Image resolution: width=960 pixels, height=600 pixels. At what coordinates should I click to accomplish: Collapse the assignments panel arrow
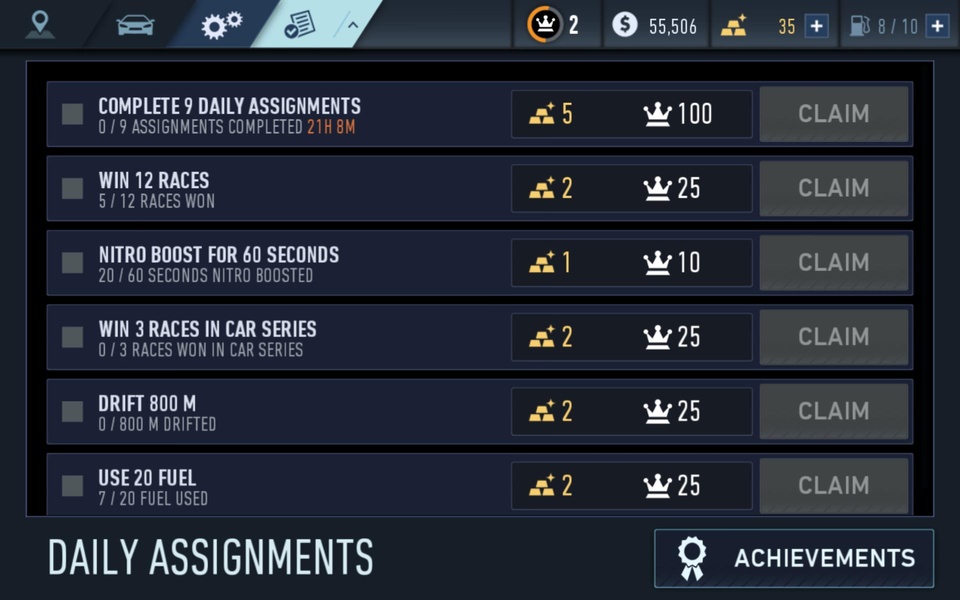click(352, 25)
